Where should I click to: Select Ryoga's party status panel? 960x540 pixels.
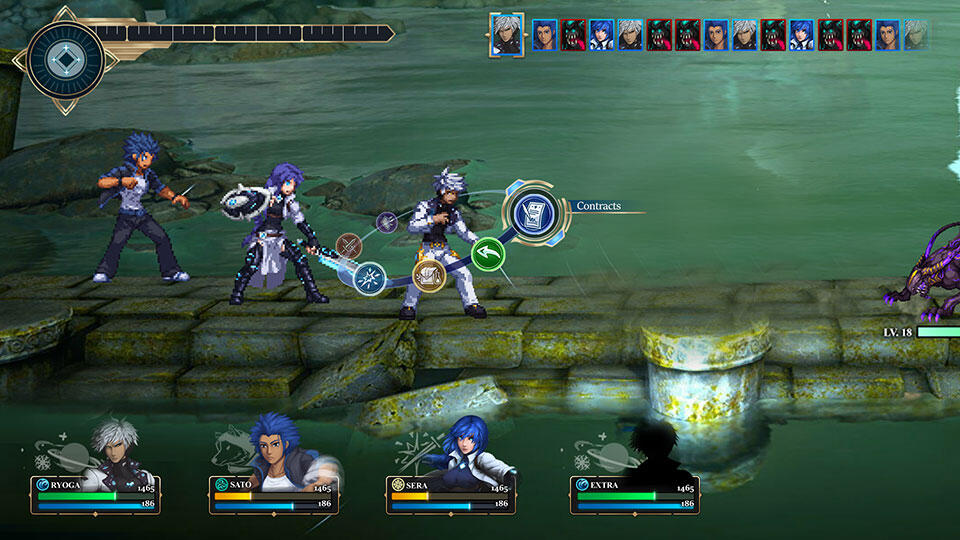coord(96,494)
